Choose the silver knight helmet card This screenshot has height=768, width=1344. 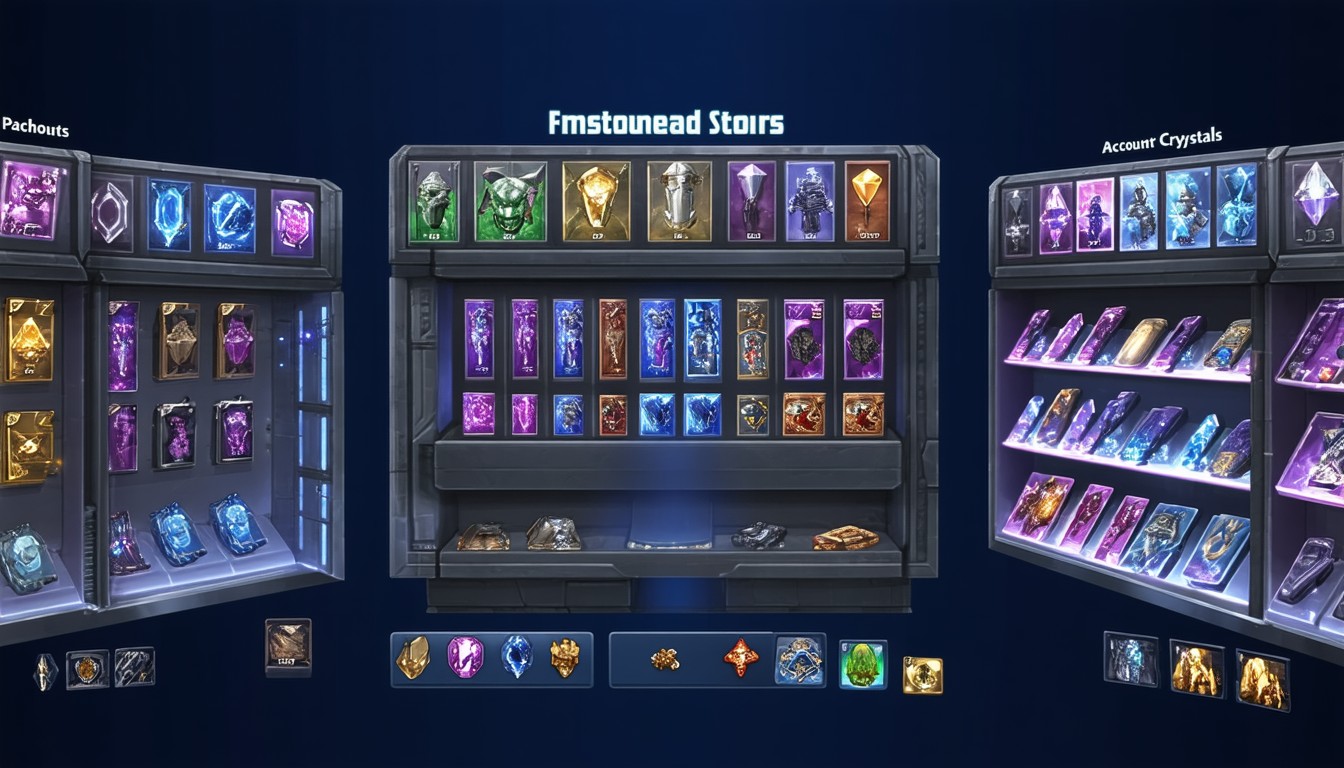click(x=679, y=200)
